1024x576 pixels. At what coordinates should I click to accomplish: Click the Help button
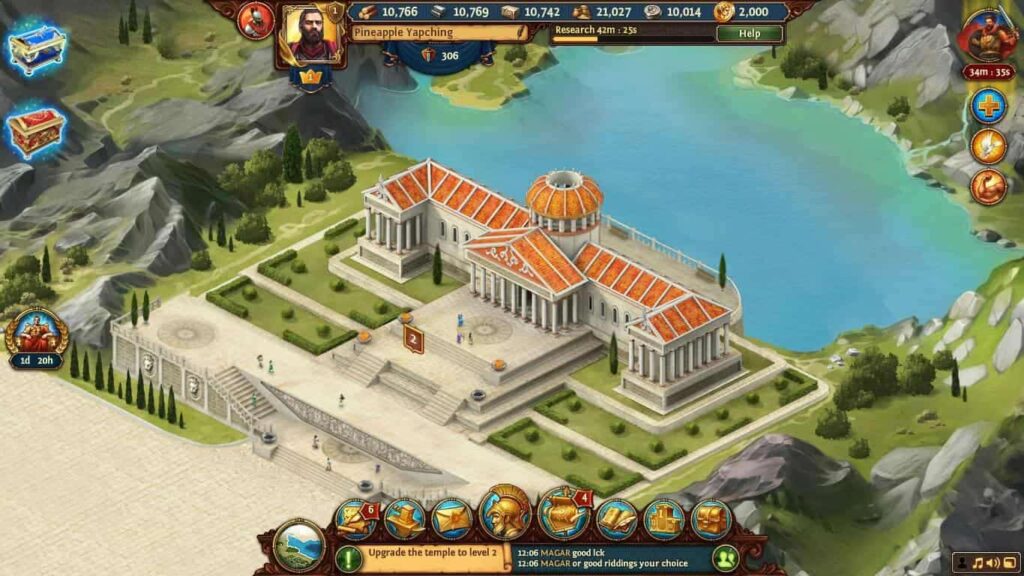point(749,33)
